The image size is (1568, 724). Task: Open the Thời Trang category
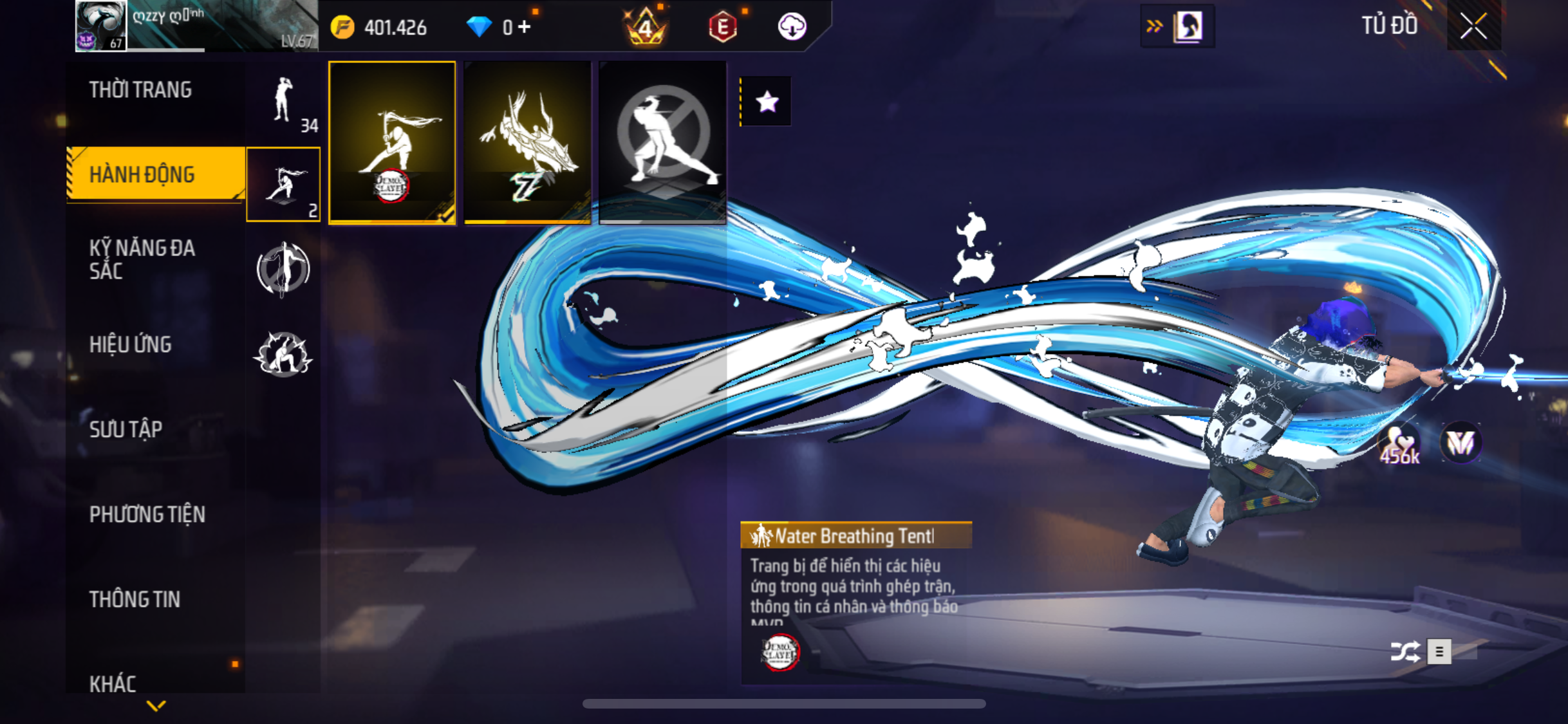click(x=140, y=90)
